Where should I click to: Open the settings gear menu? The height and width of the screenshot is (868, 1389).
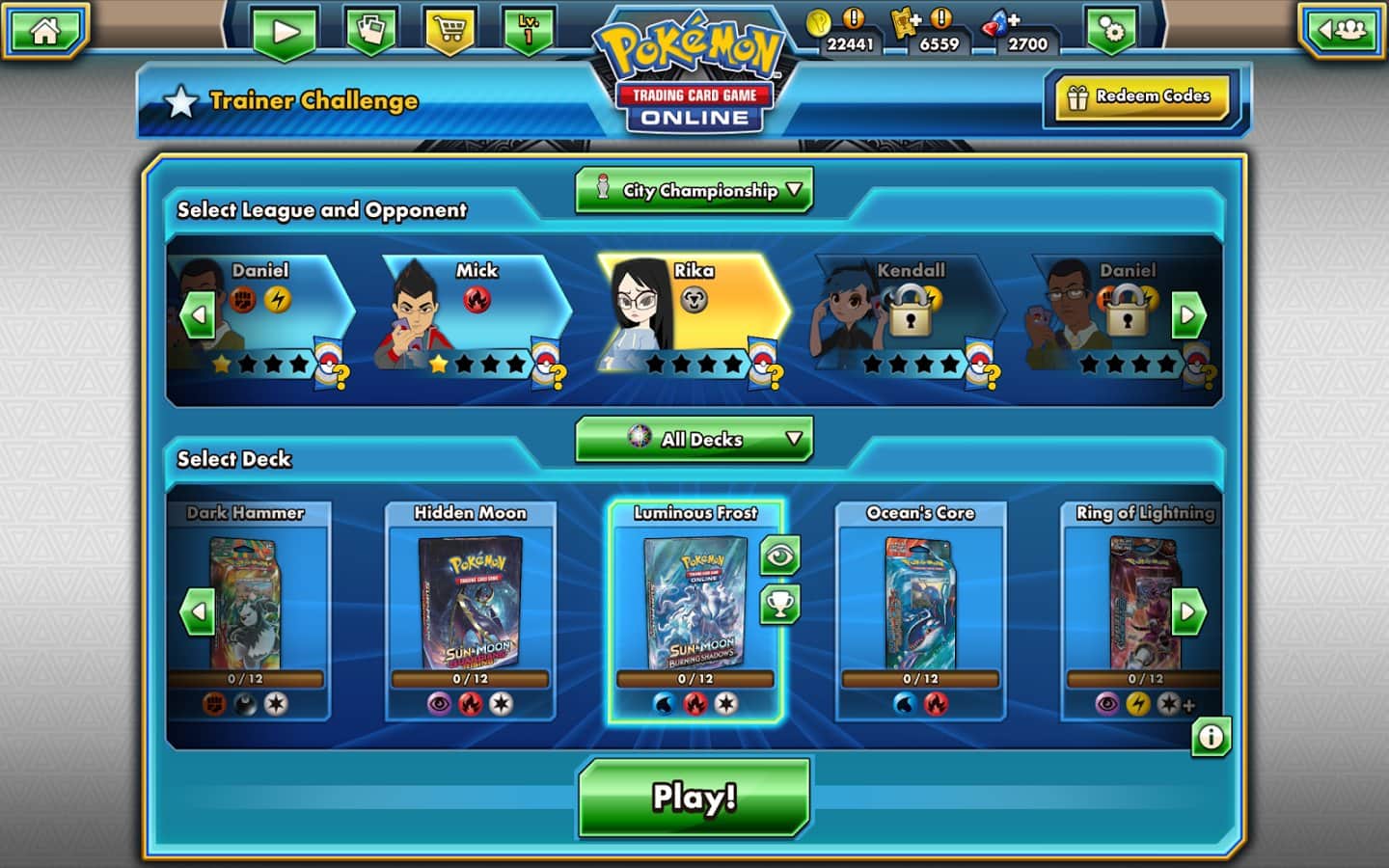tap(1111, 30)
